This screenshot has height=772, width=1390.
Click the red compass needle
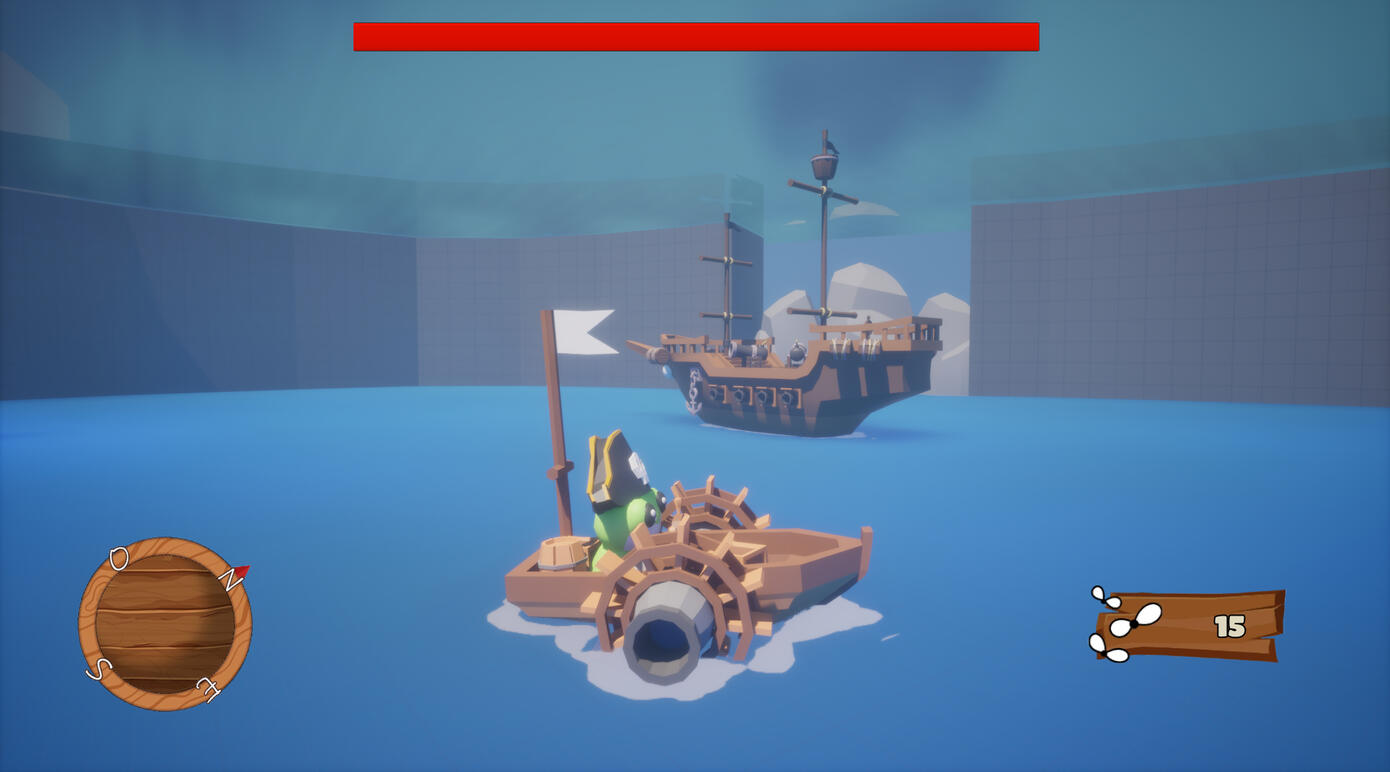242,571
